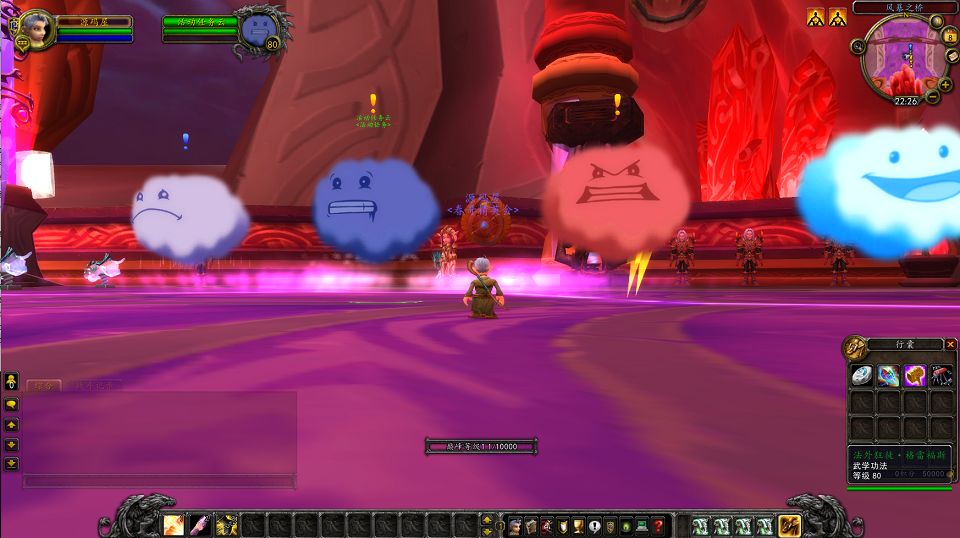Select the cloud-face target portrait

(259, 28)
